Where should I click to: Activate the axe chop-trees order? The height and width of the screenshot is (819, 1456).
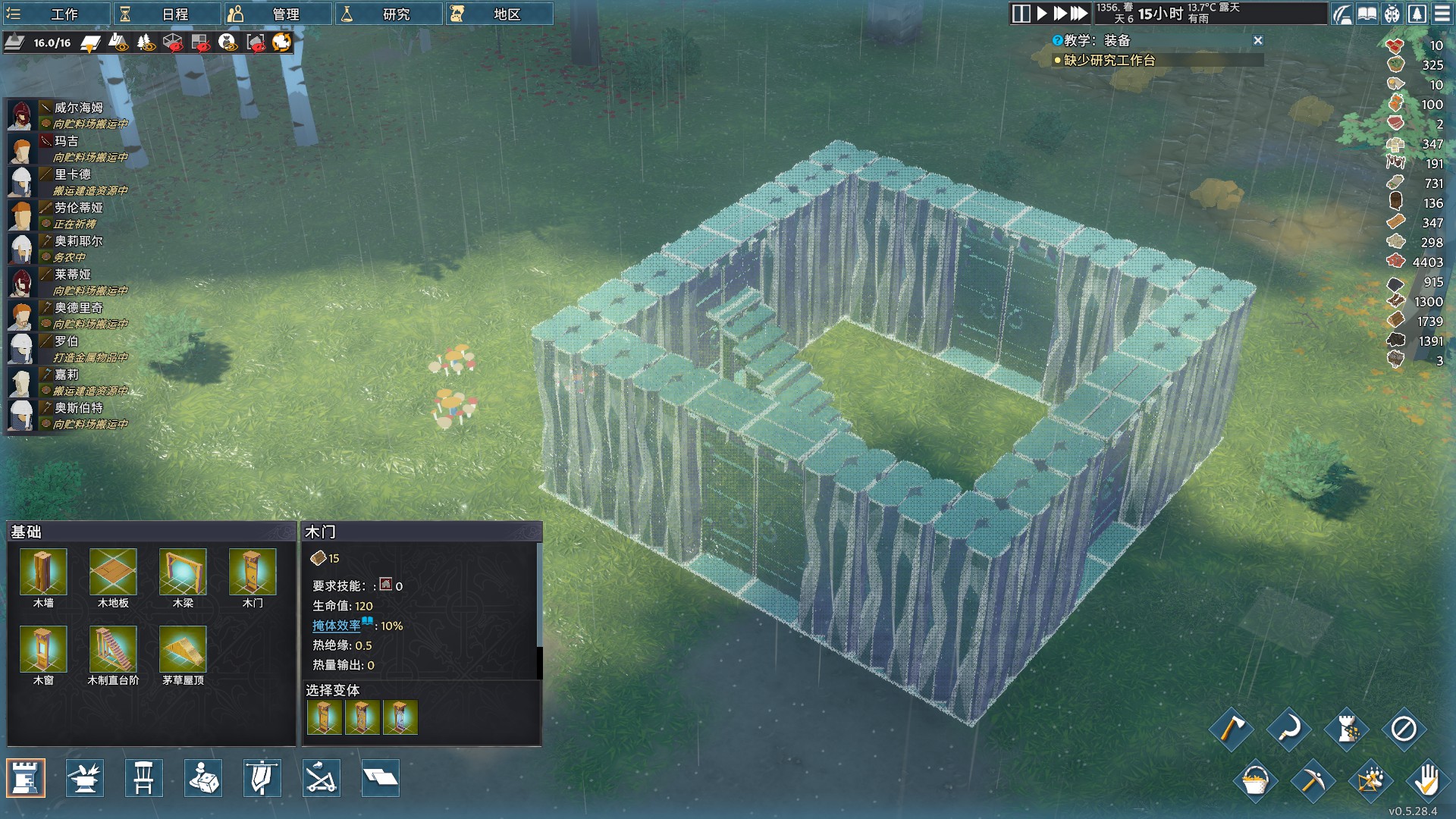1231,730
